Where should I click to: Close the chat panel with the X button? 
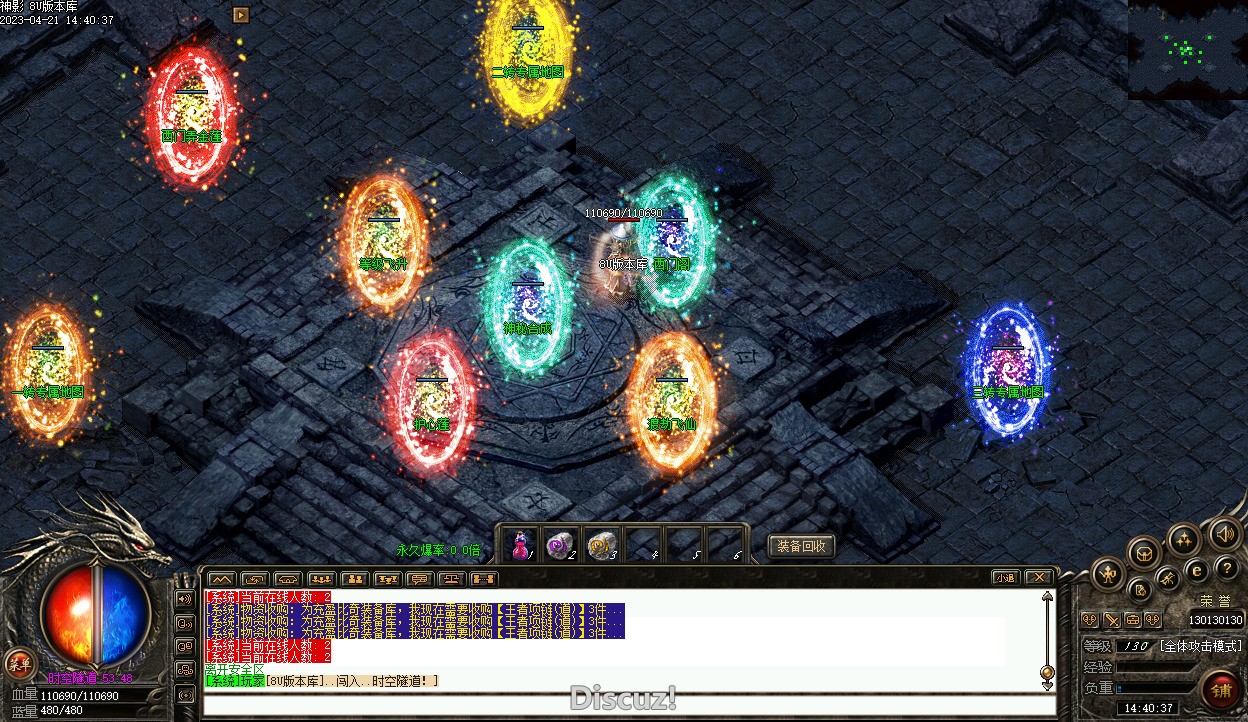[x=1039, y=577]
